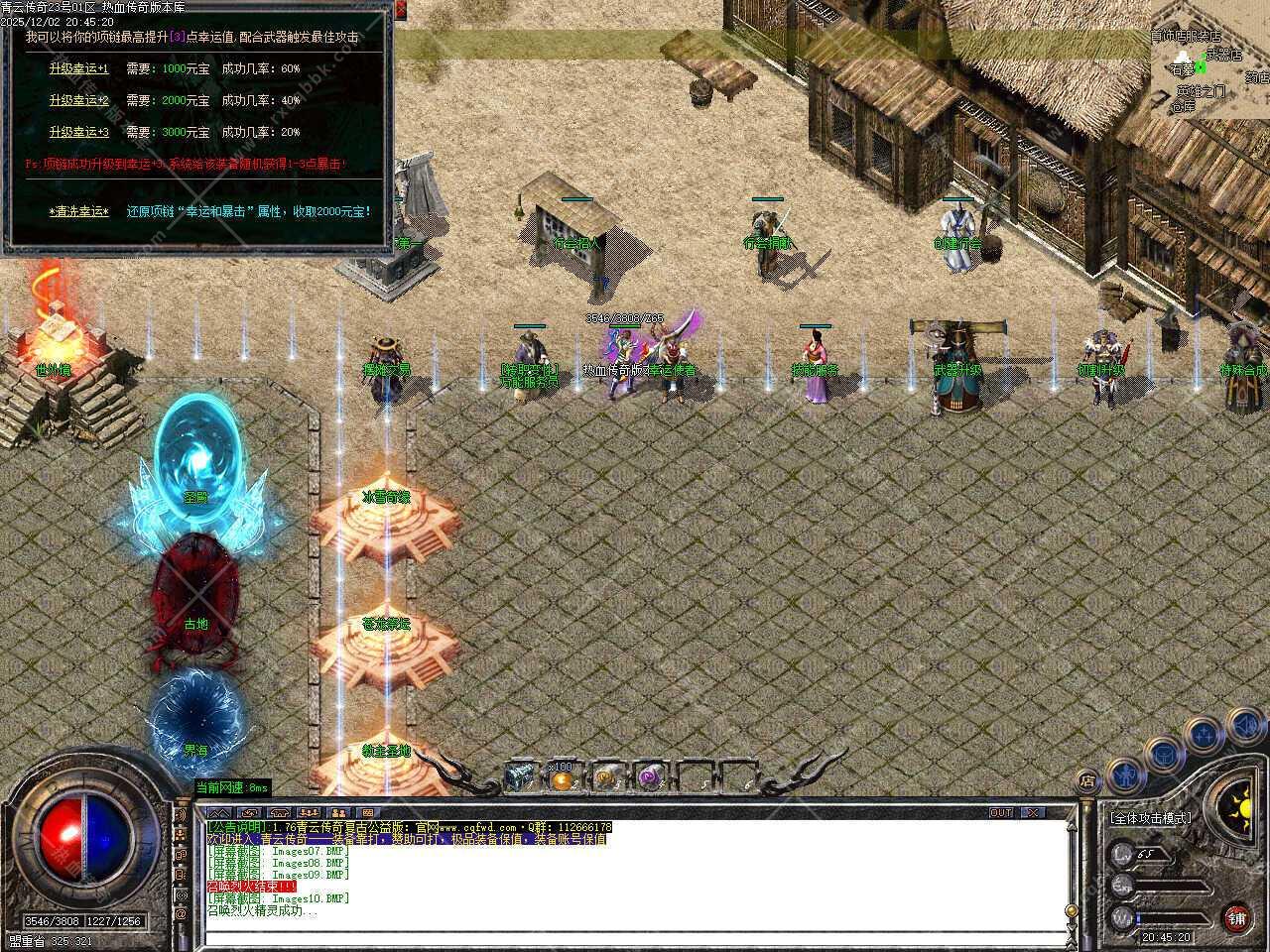Click the OUT button above chat

[1000, 812]
